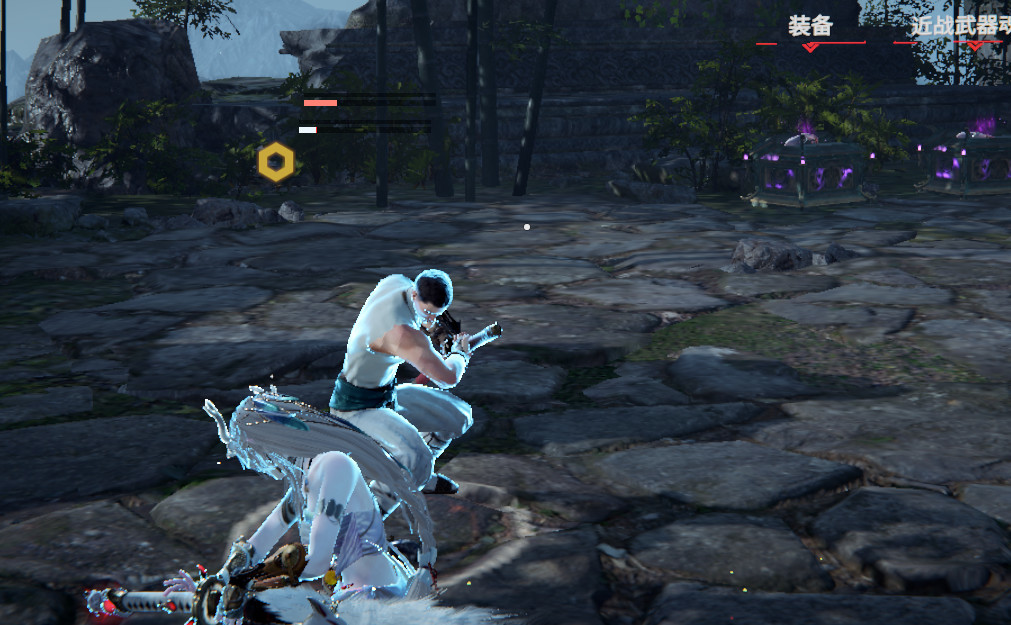Open the 装备 equipment label
Viewport: 1011px width, 625px height.
point(810,26)
